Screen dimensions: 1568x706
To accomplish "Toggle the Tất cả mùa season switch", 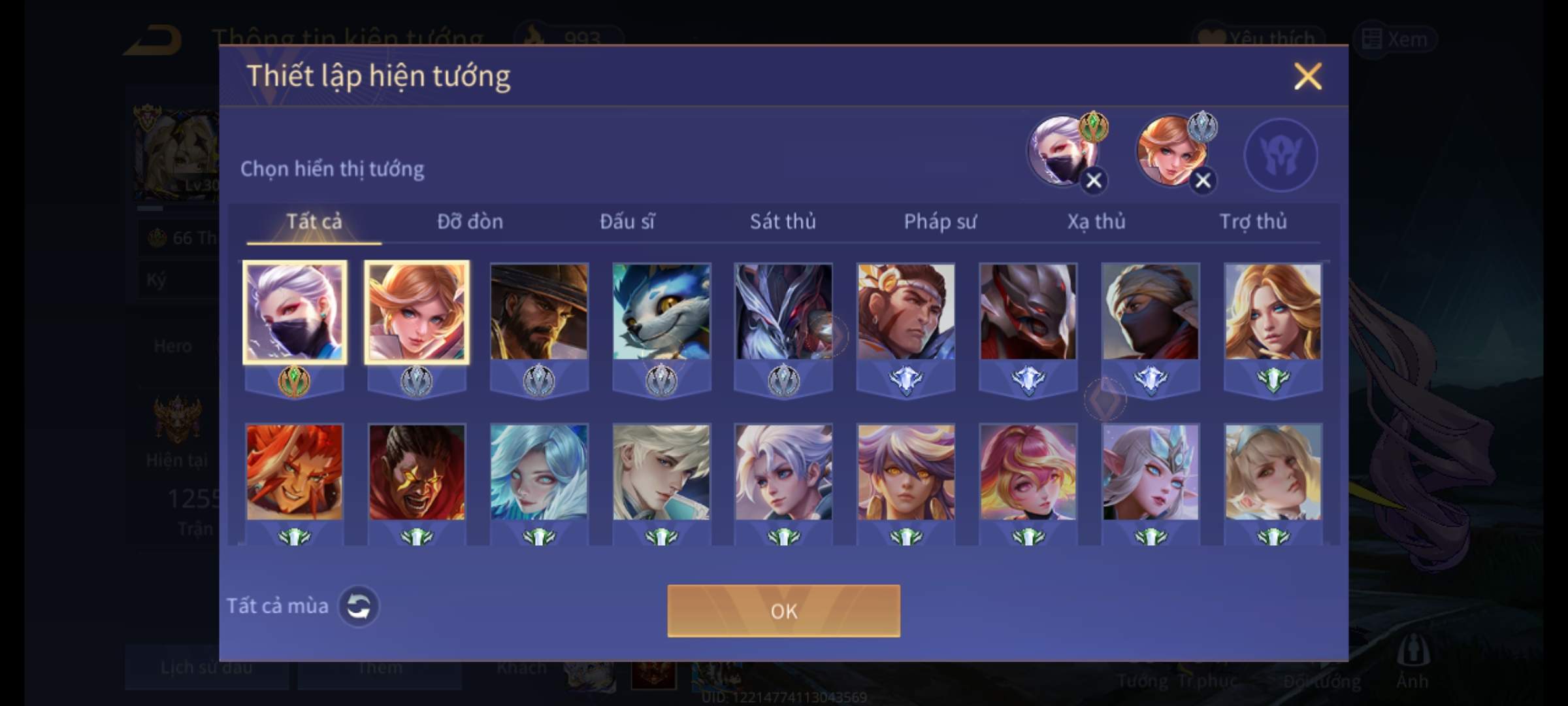I will (x=359, y=606).
